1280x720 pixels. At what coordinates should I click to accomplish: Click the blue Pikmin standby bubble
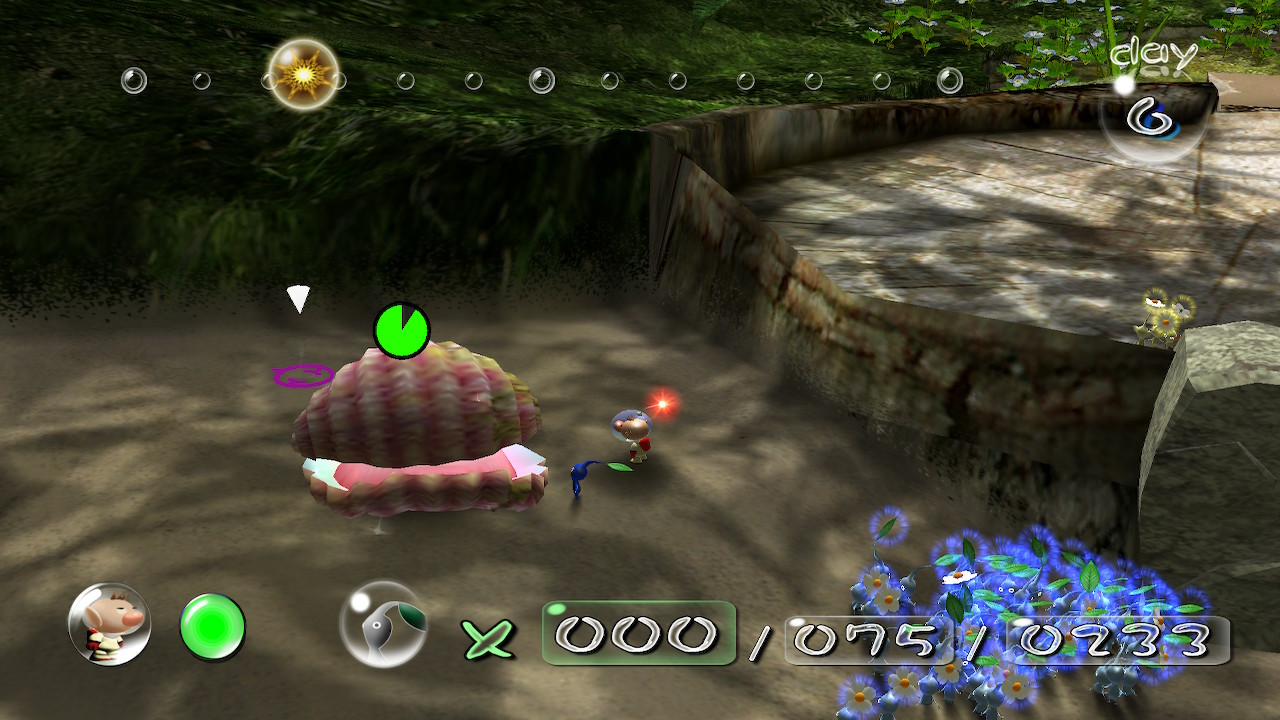click(384, 625)
